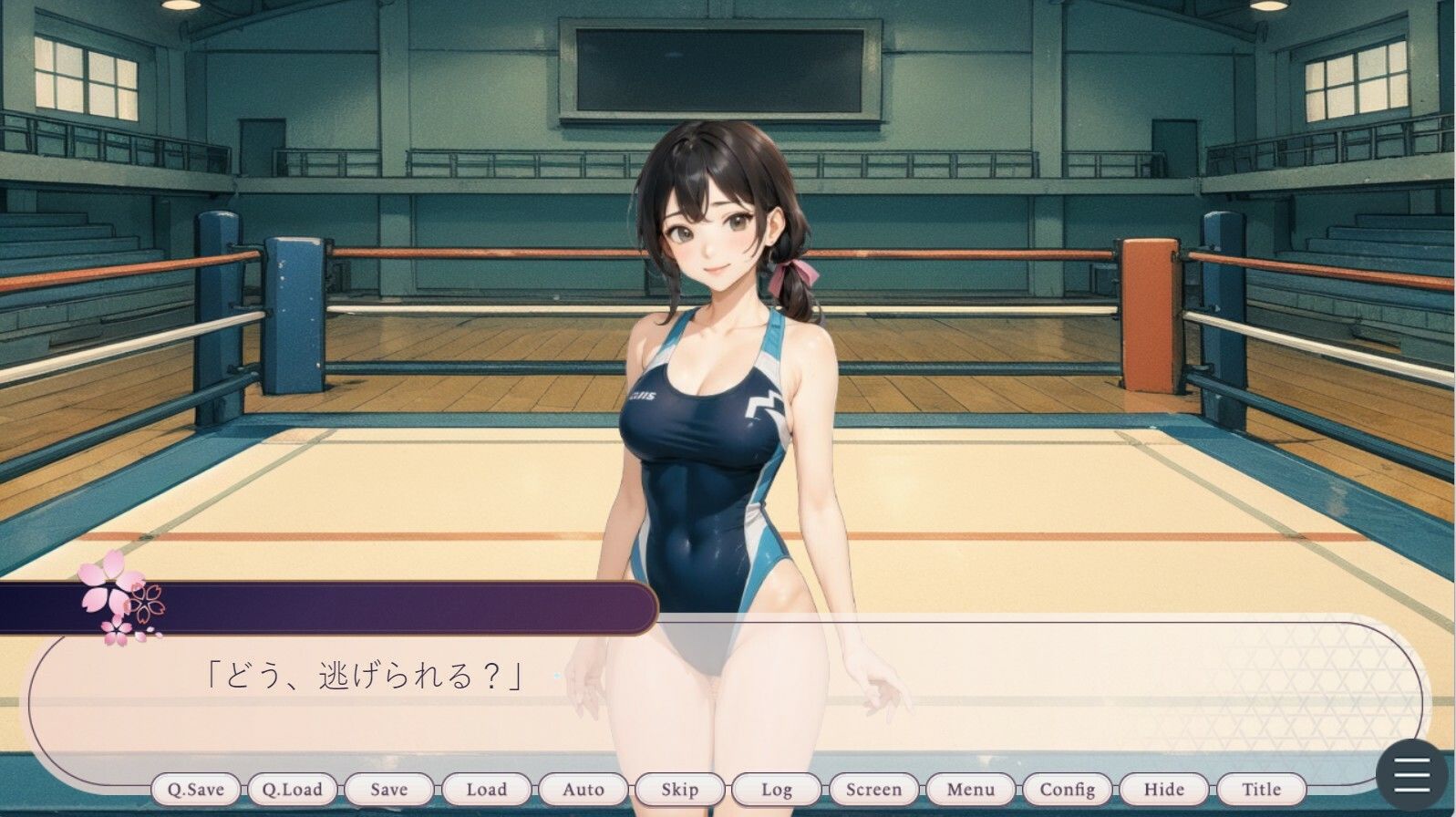This screenshot has width=1456, height=817.
Task: Capture a Screen shot
Action: 873,790
